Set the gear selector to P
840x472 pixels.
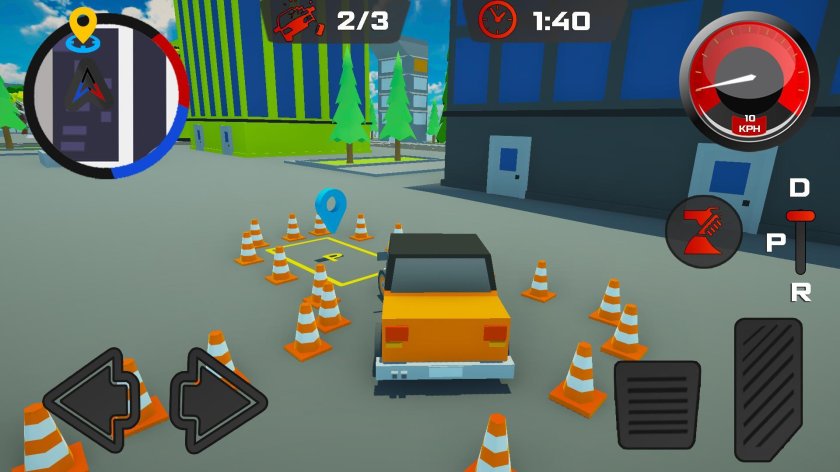click(x=777, y=243)
